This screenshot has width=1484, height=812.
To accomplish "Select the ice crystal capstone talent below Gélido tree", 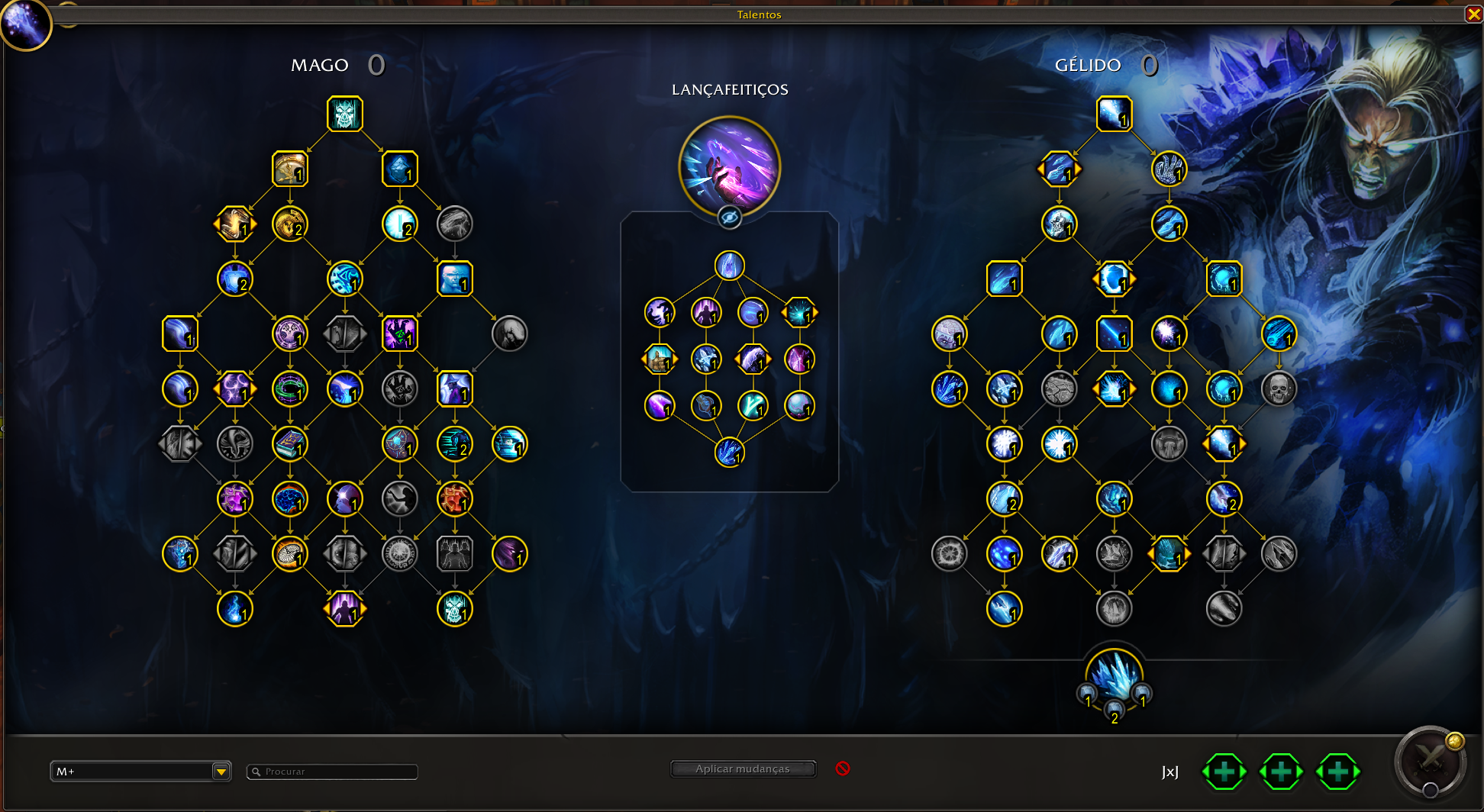I will 1114,675.
